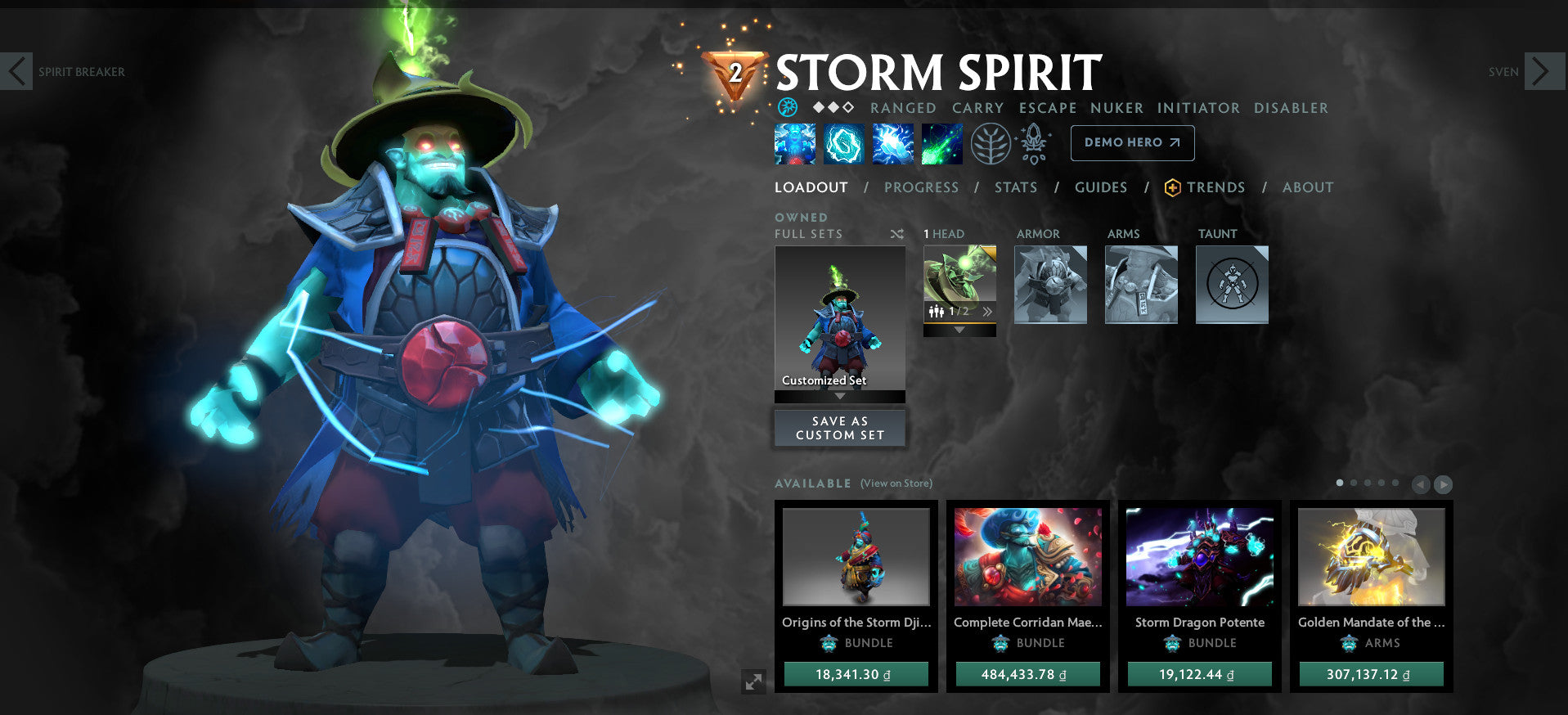This screenshot has height=715, width=1568.
Task: Open the View on Store link
Action: [x=895, y=483]
